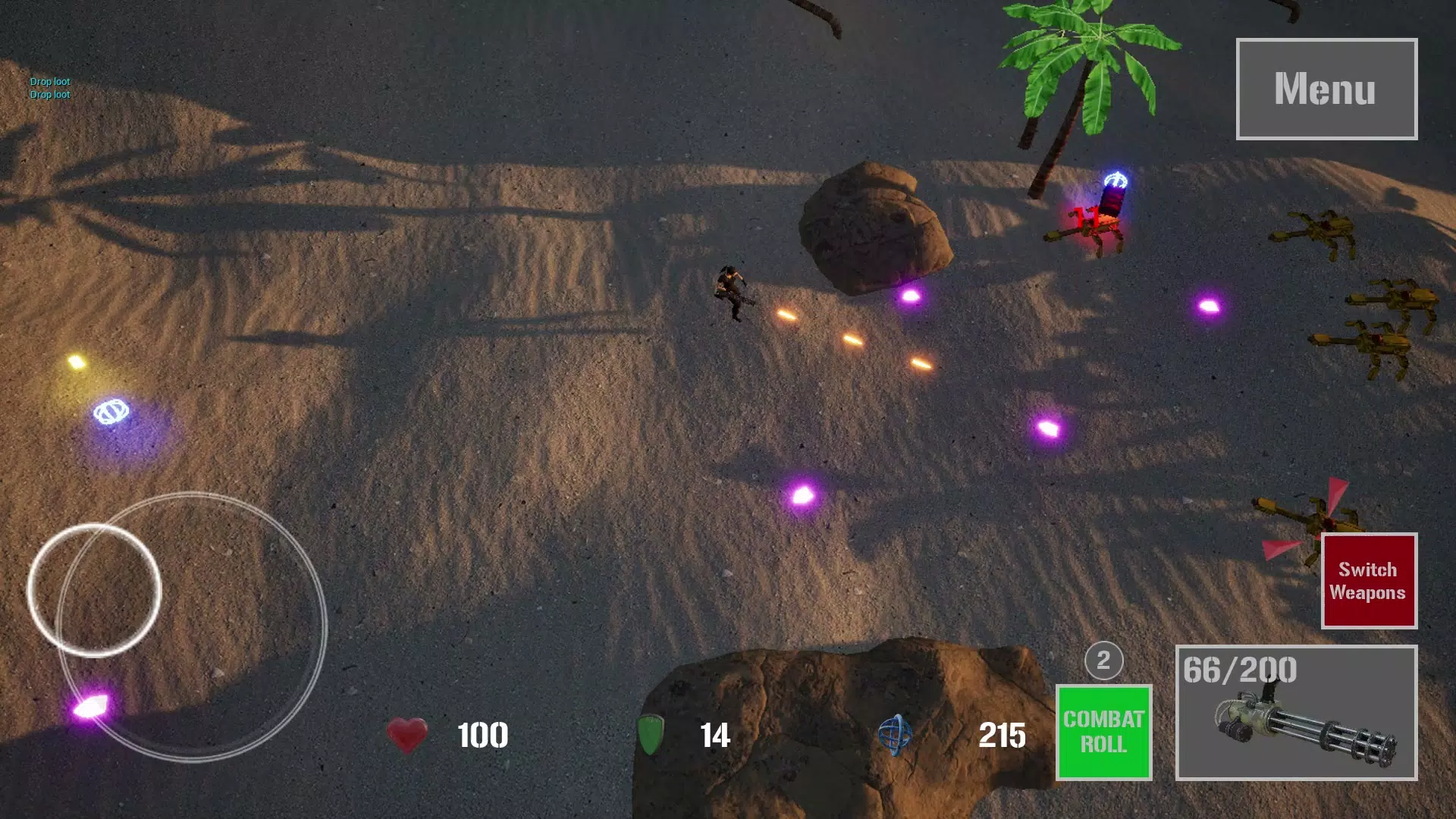Open the Menu button
The width and height of the screenshot is (1456, 819).
(1326, 89)
